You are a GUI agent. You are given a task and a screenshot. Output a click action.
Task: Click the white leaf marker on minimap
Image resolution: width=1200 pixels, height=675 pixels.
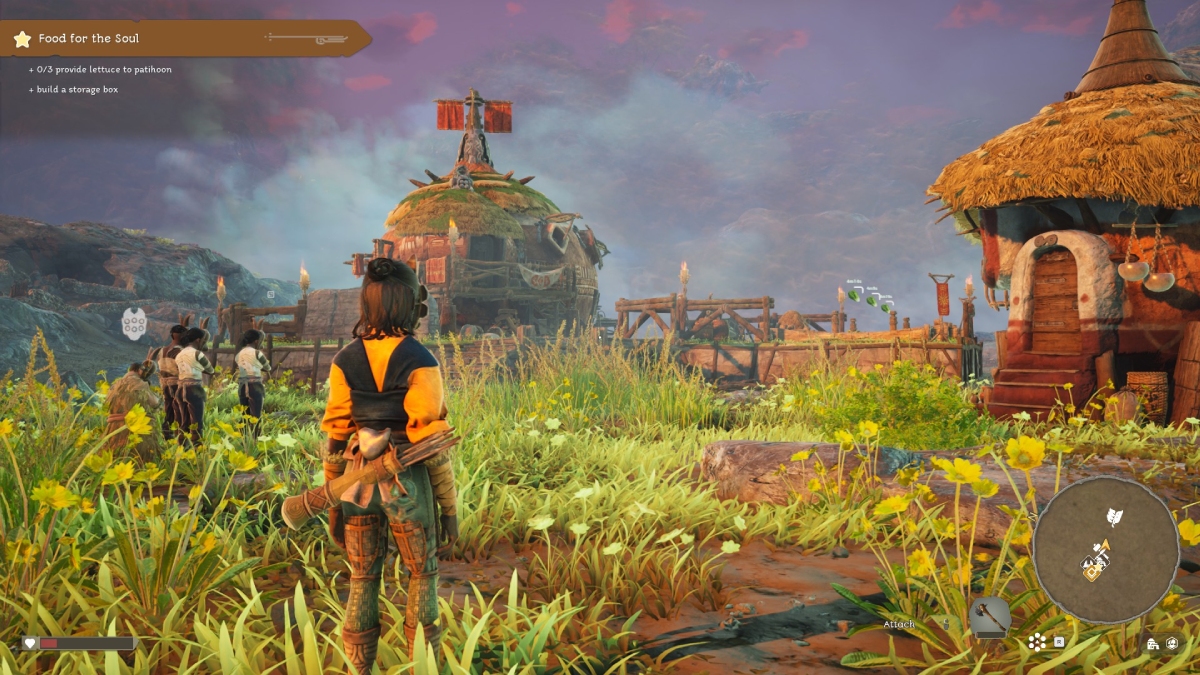pos(1113,517)
